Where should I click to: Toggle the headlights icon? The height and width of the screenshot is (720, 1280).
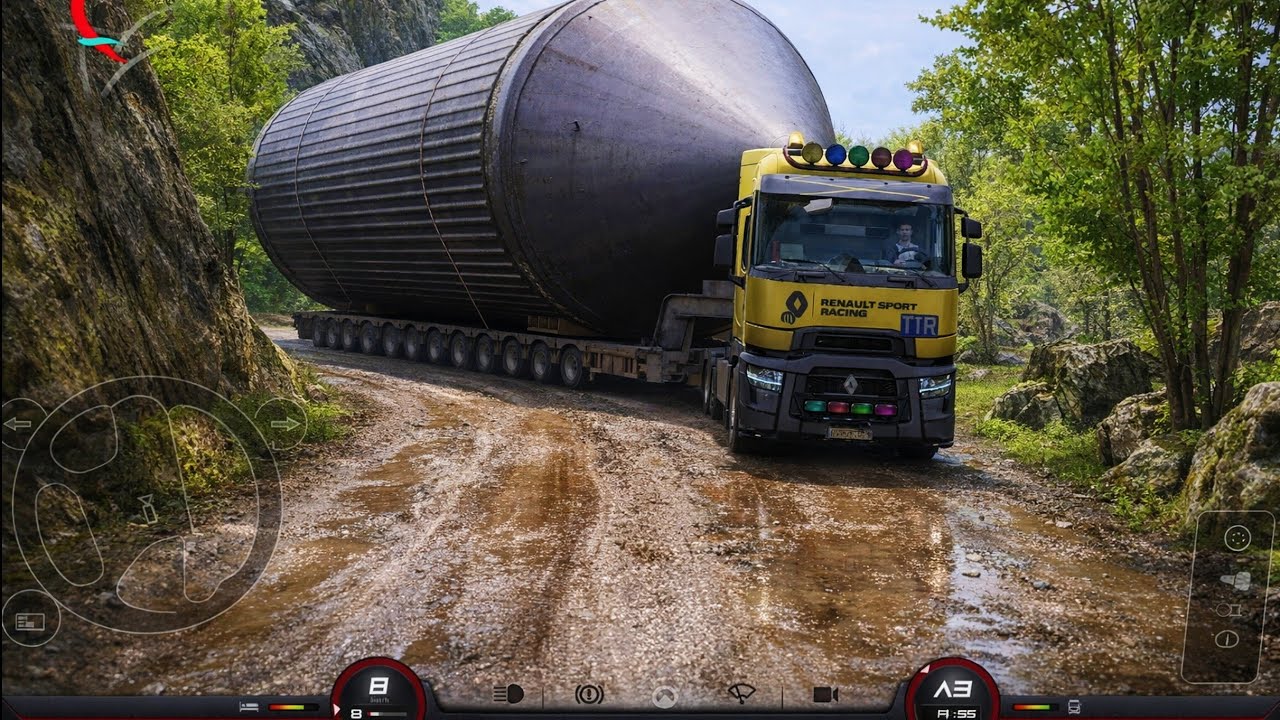pos(508,694)
